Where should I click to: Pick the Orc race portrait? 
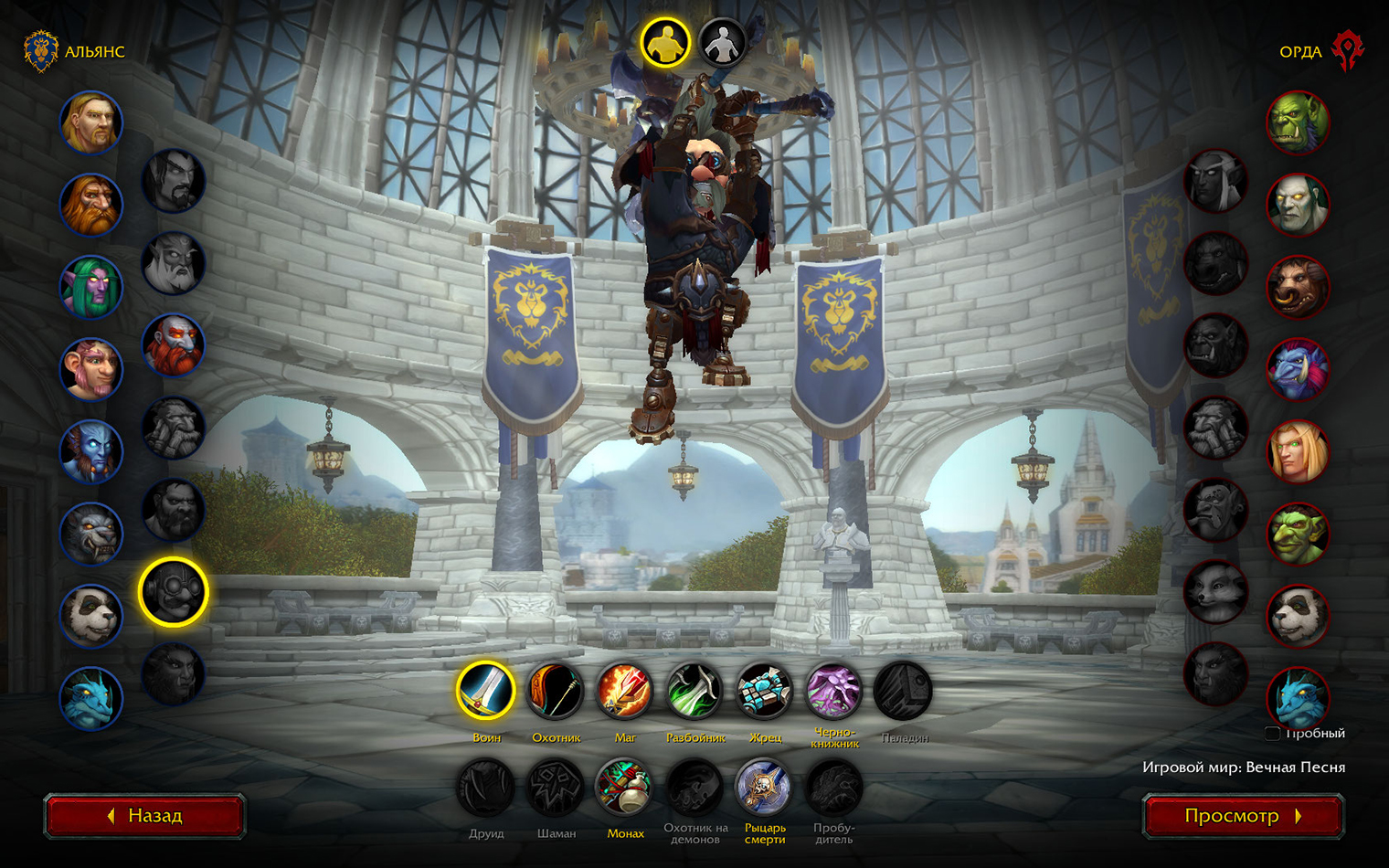point(1298,122)
